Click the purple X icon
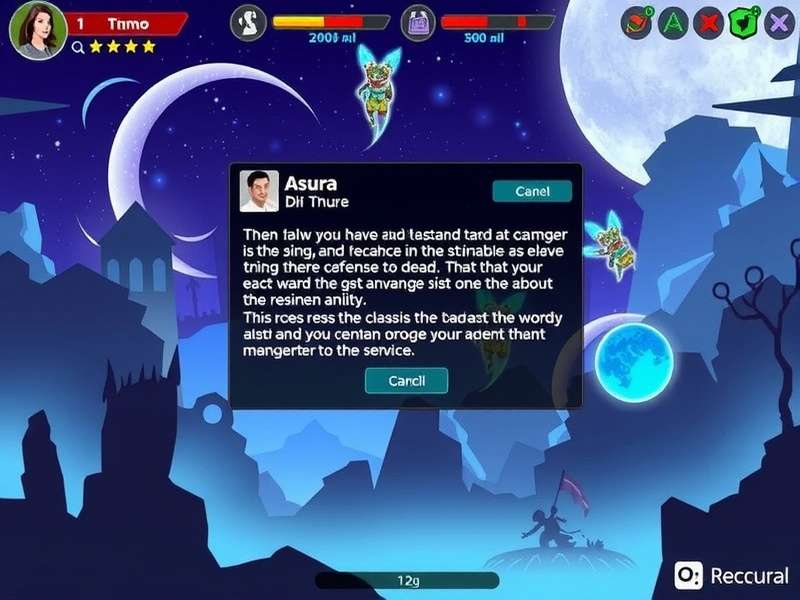The image size is (800, 600). 778,22
